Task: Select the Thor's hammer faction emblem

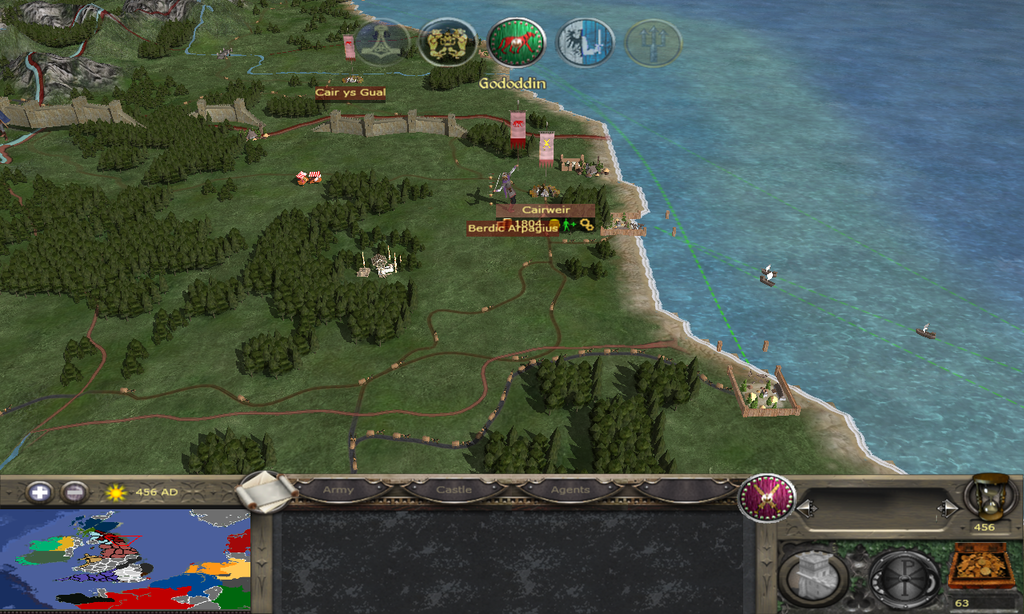Action: [x=381, y=43]
